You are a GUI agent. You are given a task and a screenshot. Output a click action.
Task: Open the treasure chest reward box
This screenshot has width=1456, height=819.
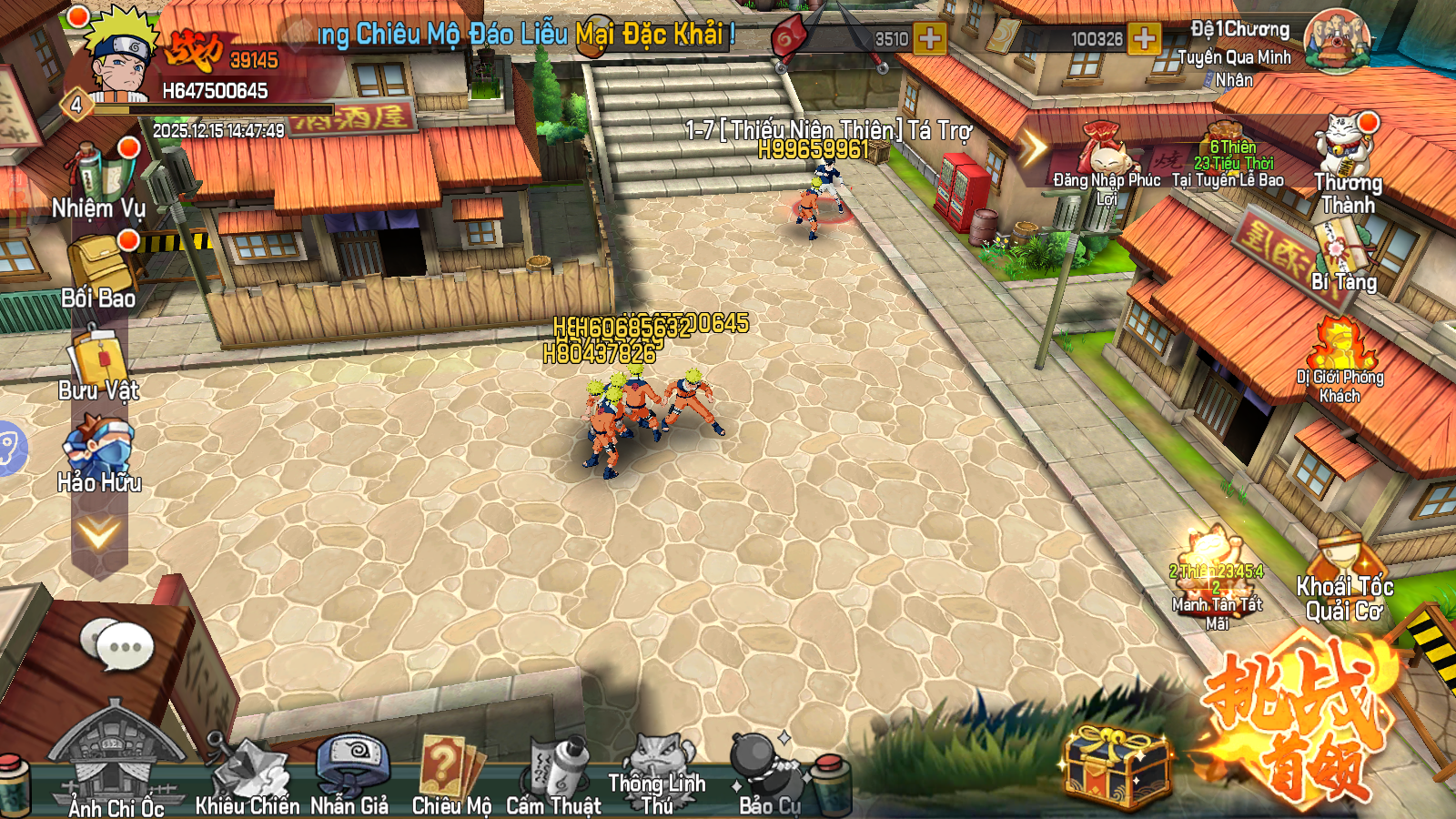pyautogui.click(x=1116, y=764)
